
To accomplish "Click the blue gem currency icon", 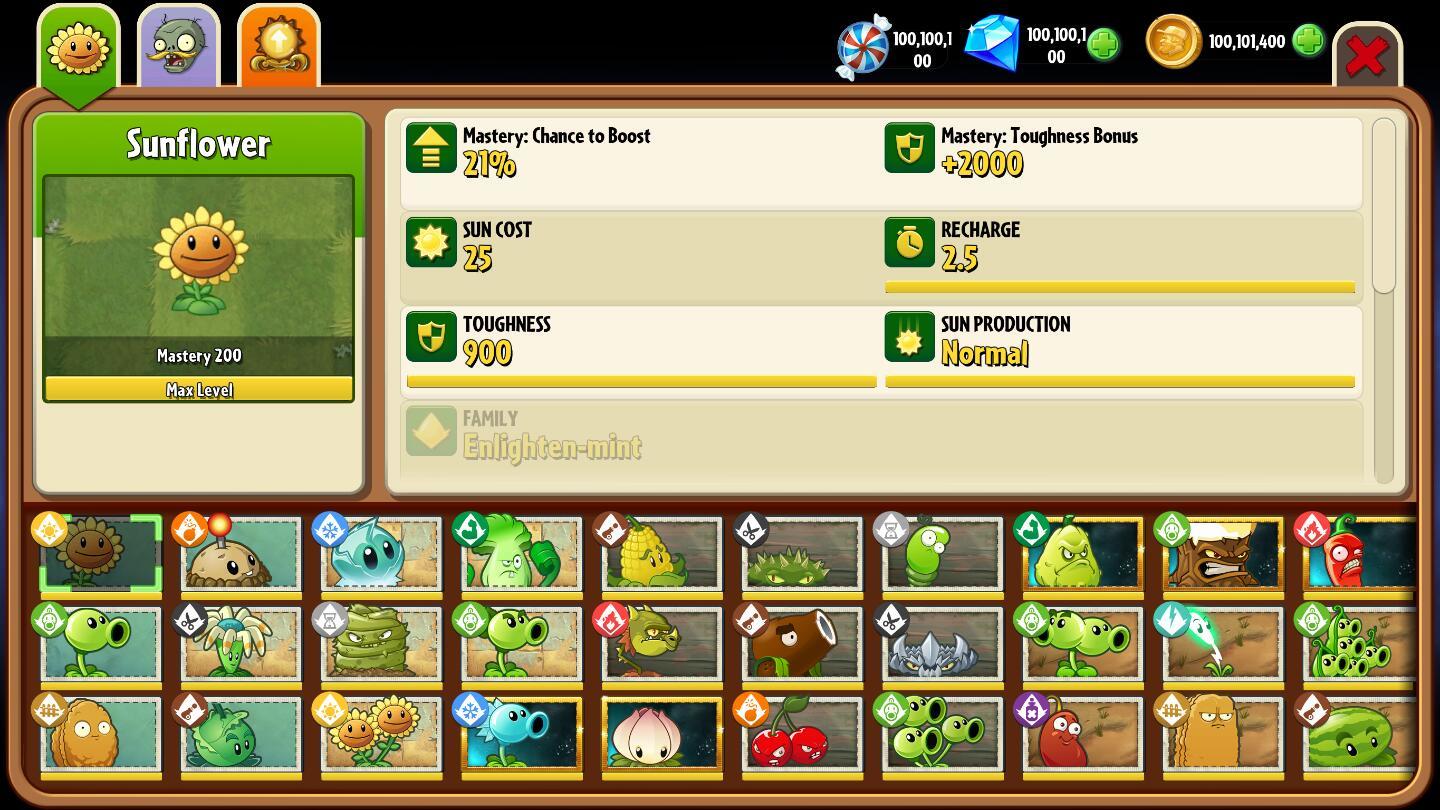I will [994, 43].
